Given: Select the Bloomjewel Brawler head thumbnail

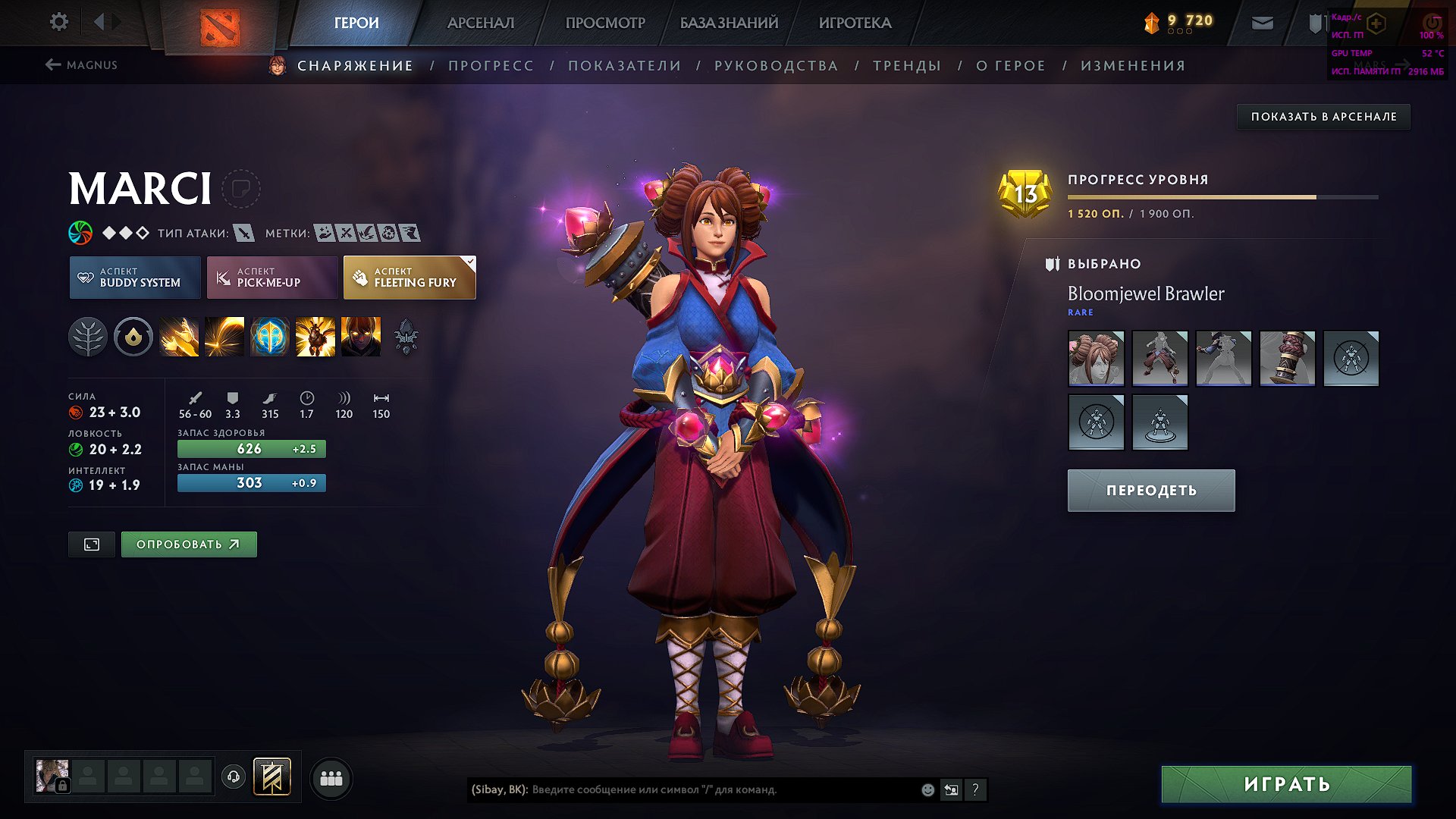Looking at the screenshot, I should tap(1096, 358).
